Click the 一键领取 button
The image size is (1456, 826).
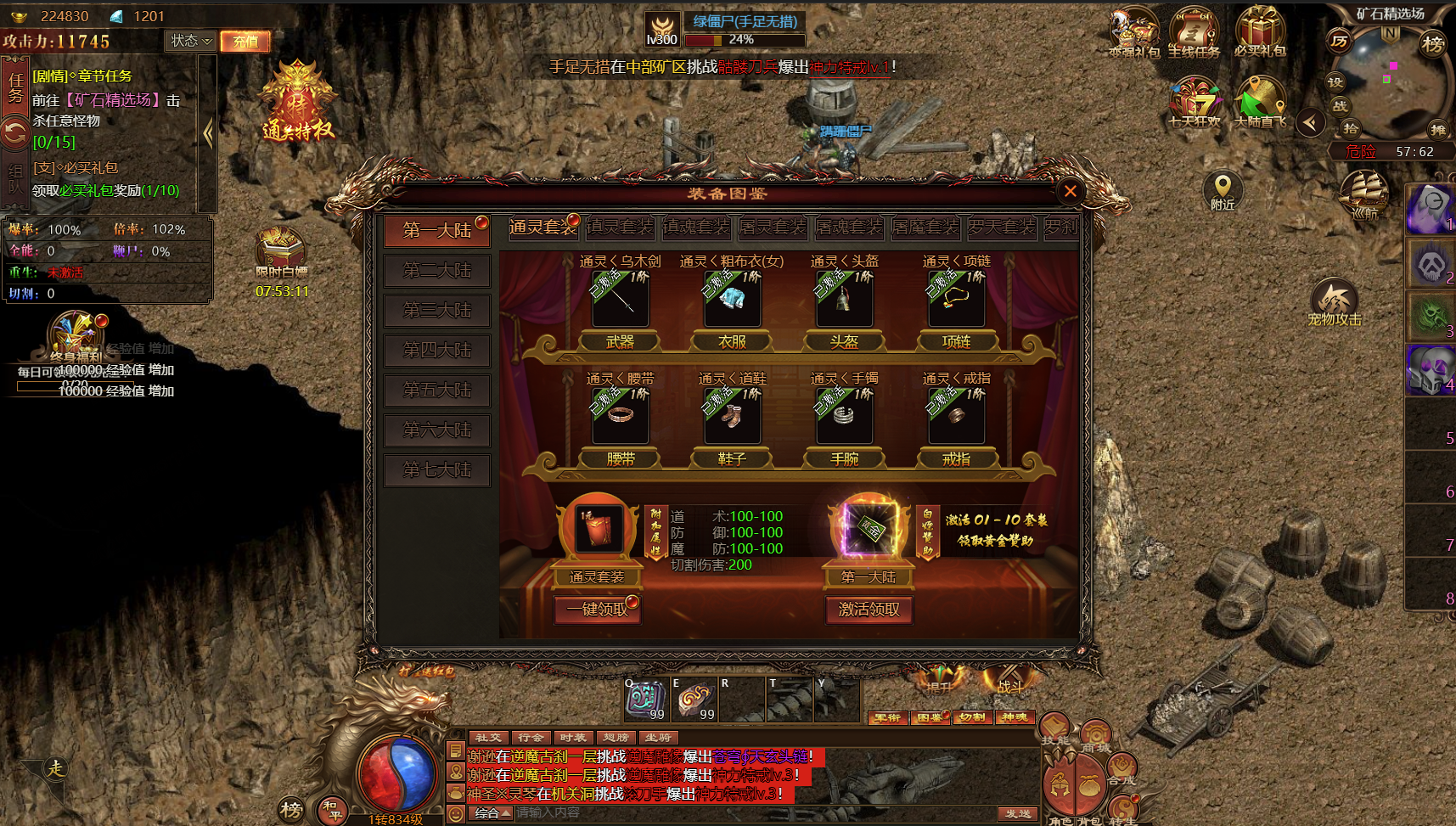pos(597,610)
